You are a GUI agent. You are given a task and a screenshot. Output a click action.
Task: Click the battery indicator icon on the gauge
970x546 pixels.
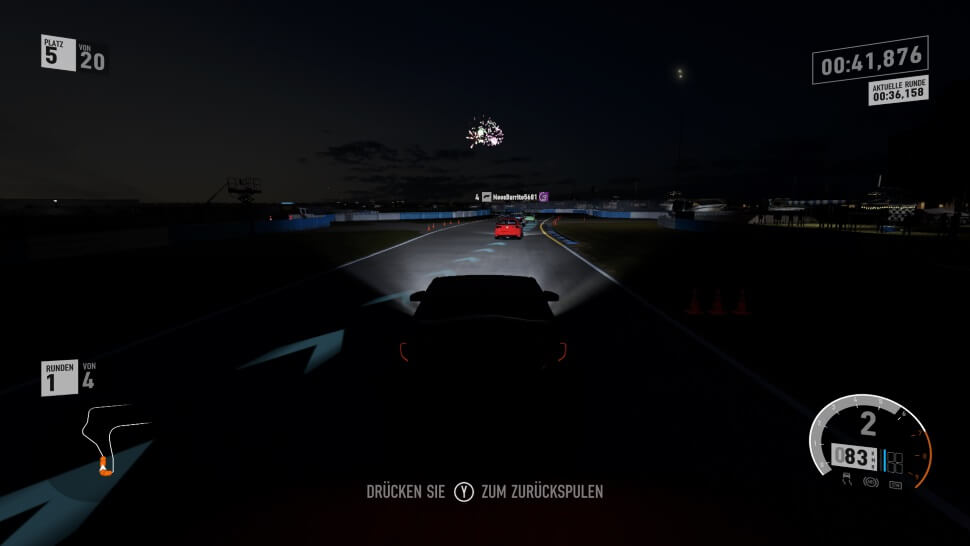894,484
